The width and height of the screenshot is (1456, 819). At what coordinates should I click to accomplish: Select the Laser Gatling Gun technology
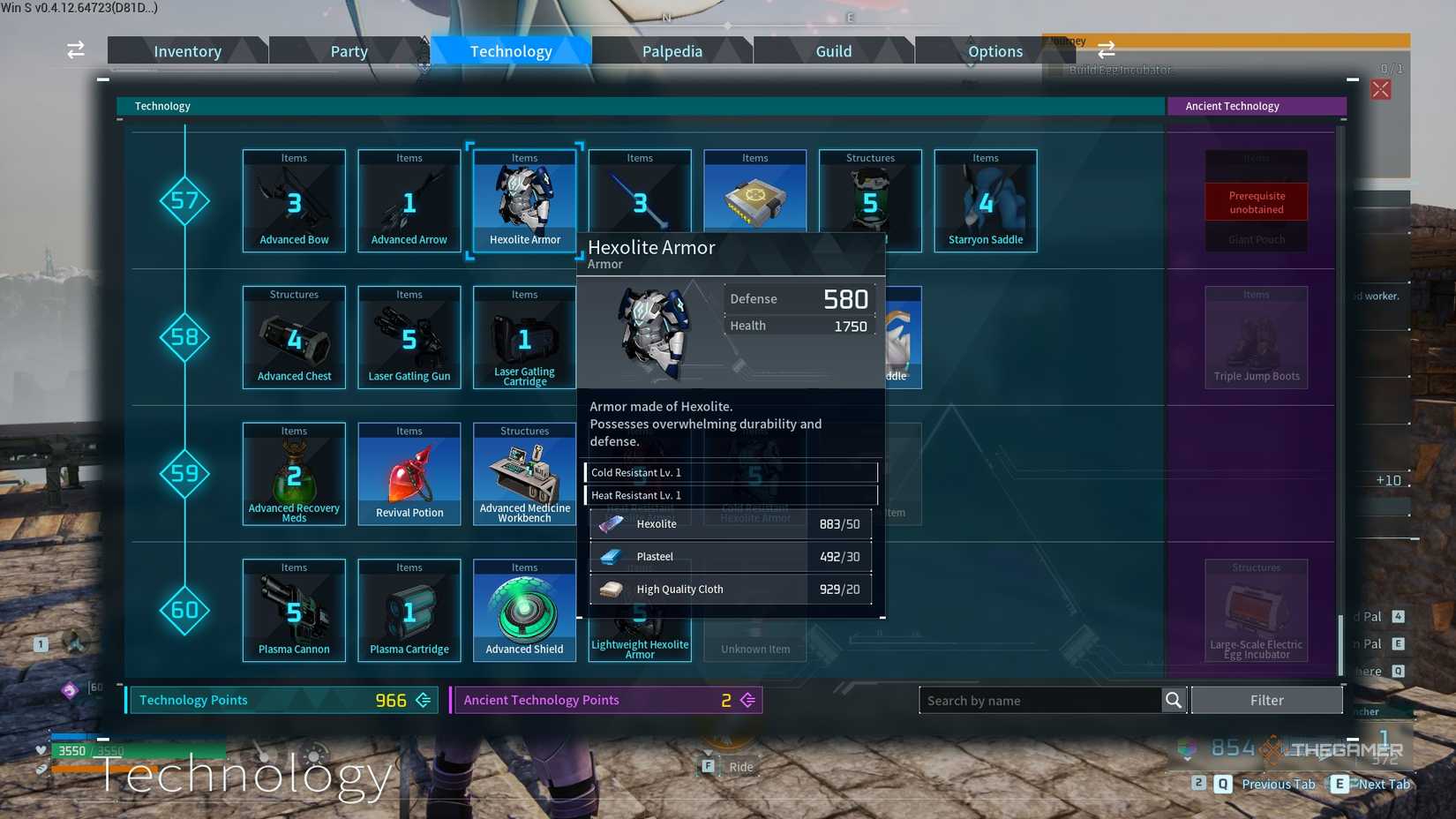pyautogui.click(x=409, y=335)
